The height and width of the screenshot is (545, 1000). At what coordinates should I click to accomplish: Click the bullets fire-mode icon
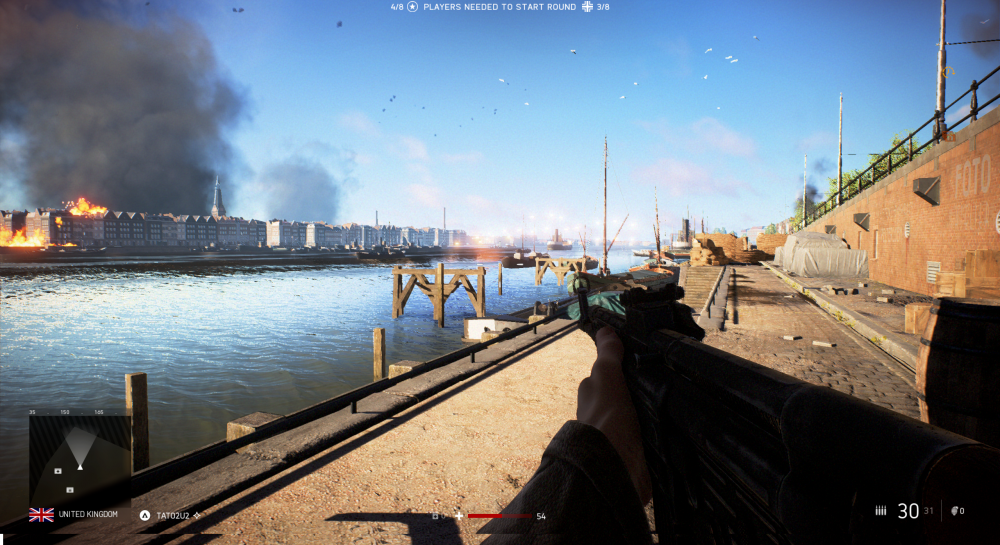pos(880,511)
